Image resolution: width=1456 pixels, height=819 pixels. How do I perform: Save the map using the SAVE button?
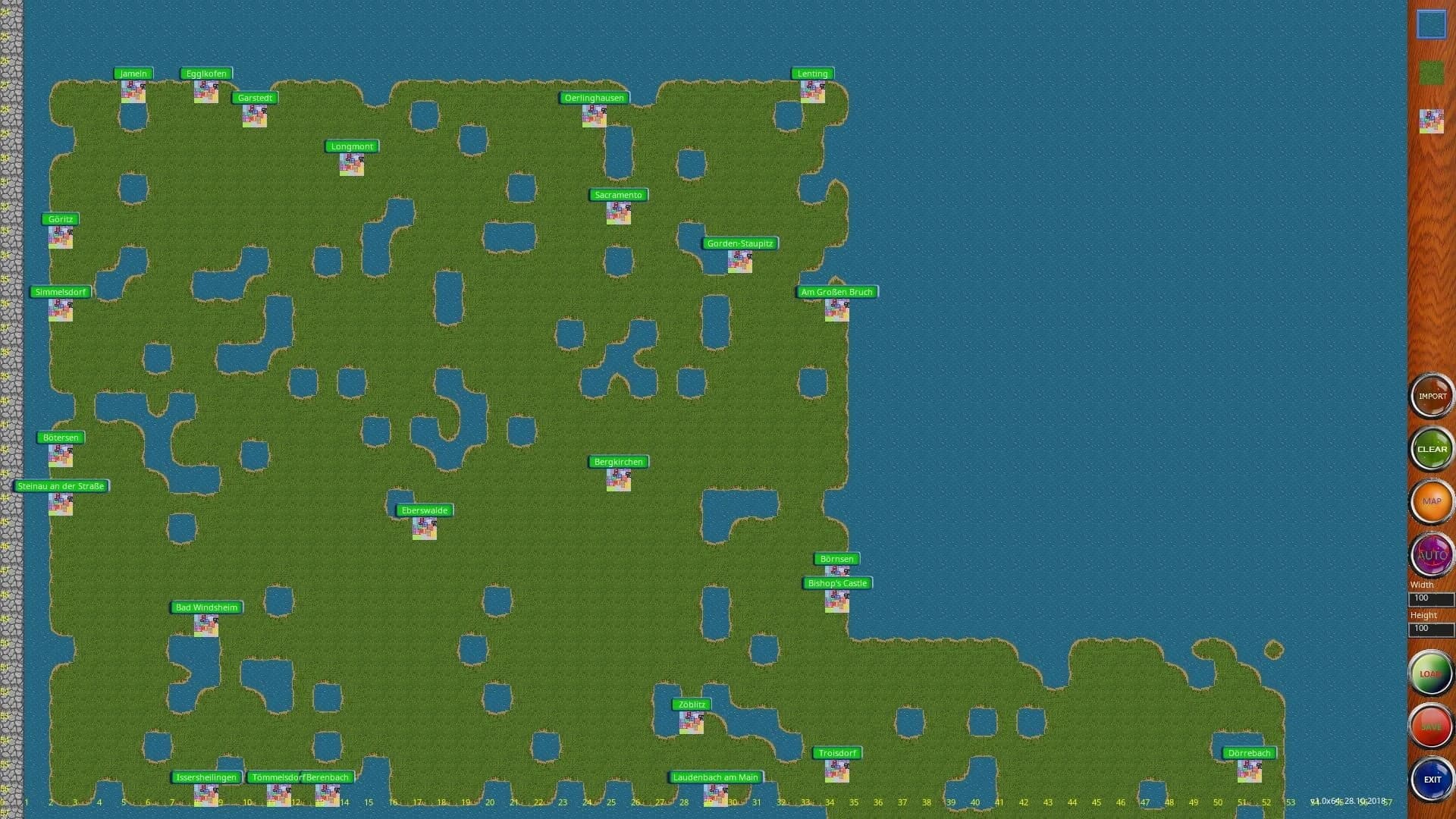[1431, 726]
